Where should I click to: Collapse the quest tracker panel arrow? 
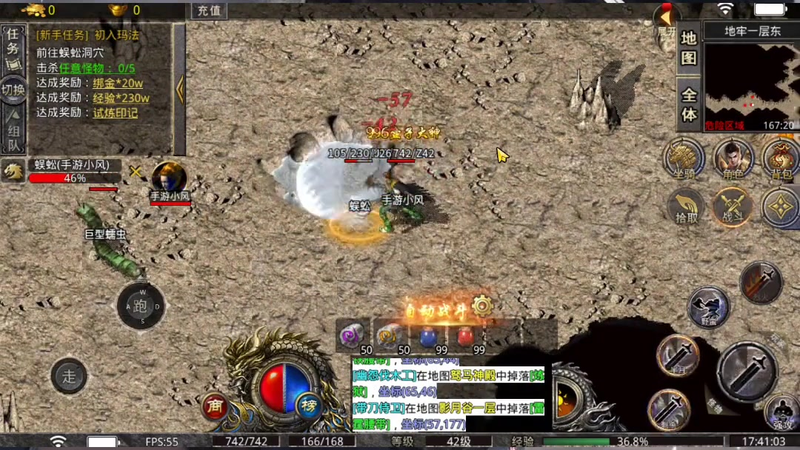coord(180,88)
